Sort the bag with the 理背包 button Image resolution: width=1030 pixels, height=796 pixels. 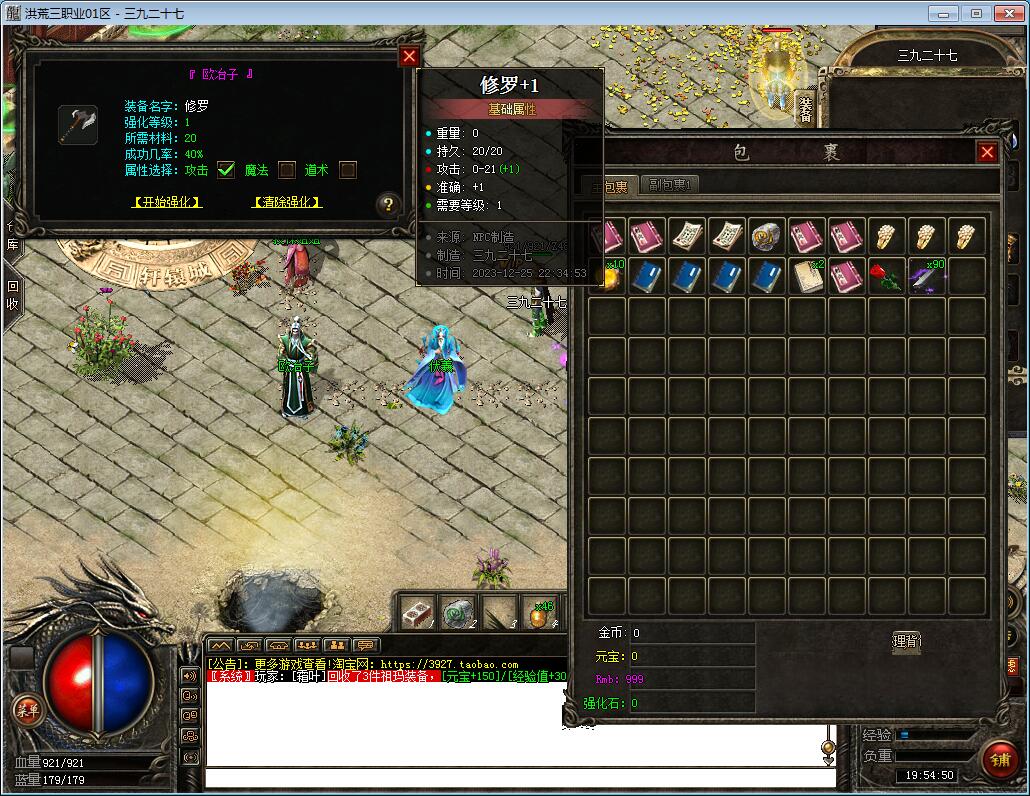(x=906, y=641)
